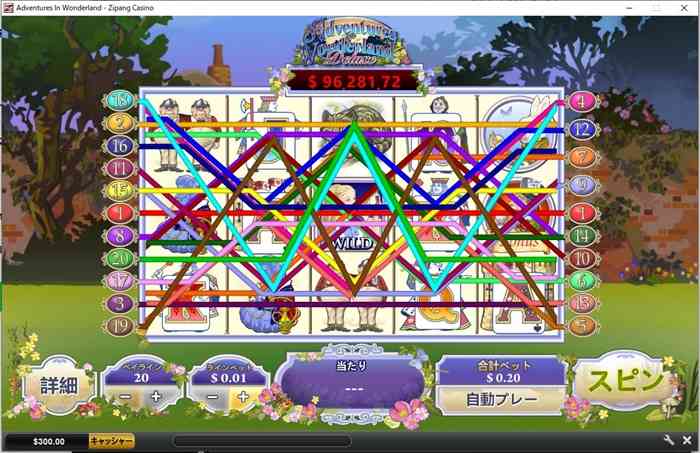Activate payline marker 12
Screen dimensions: 700x453
pyautogui.click(x=581, y=129)
